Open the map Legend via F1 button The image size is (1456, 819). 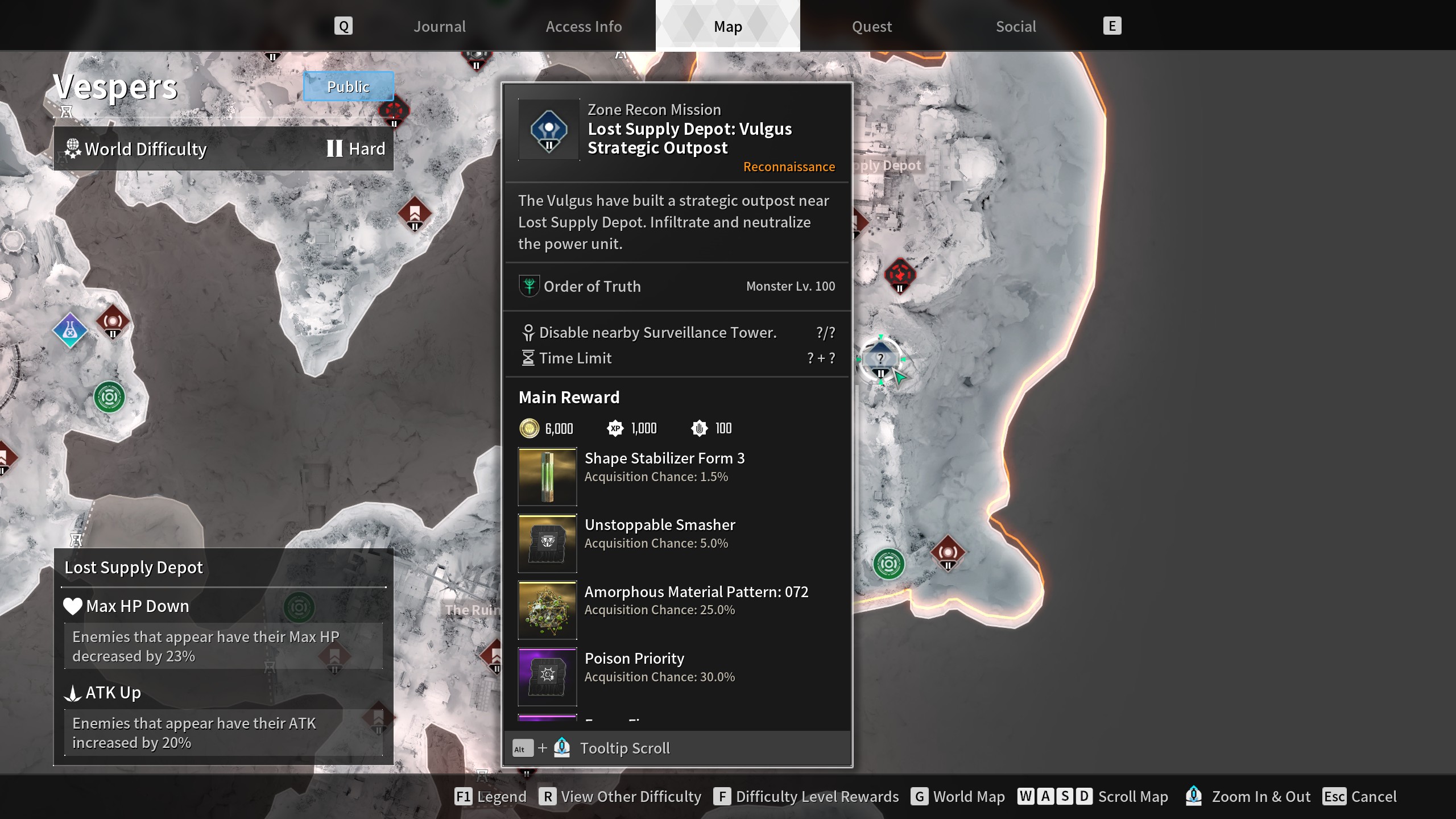pos(464,797)
